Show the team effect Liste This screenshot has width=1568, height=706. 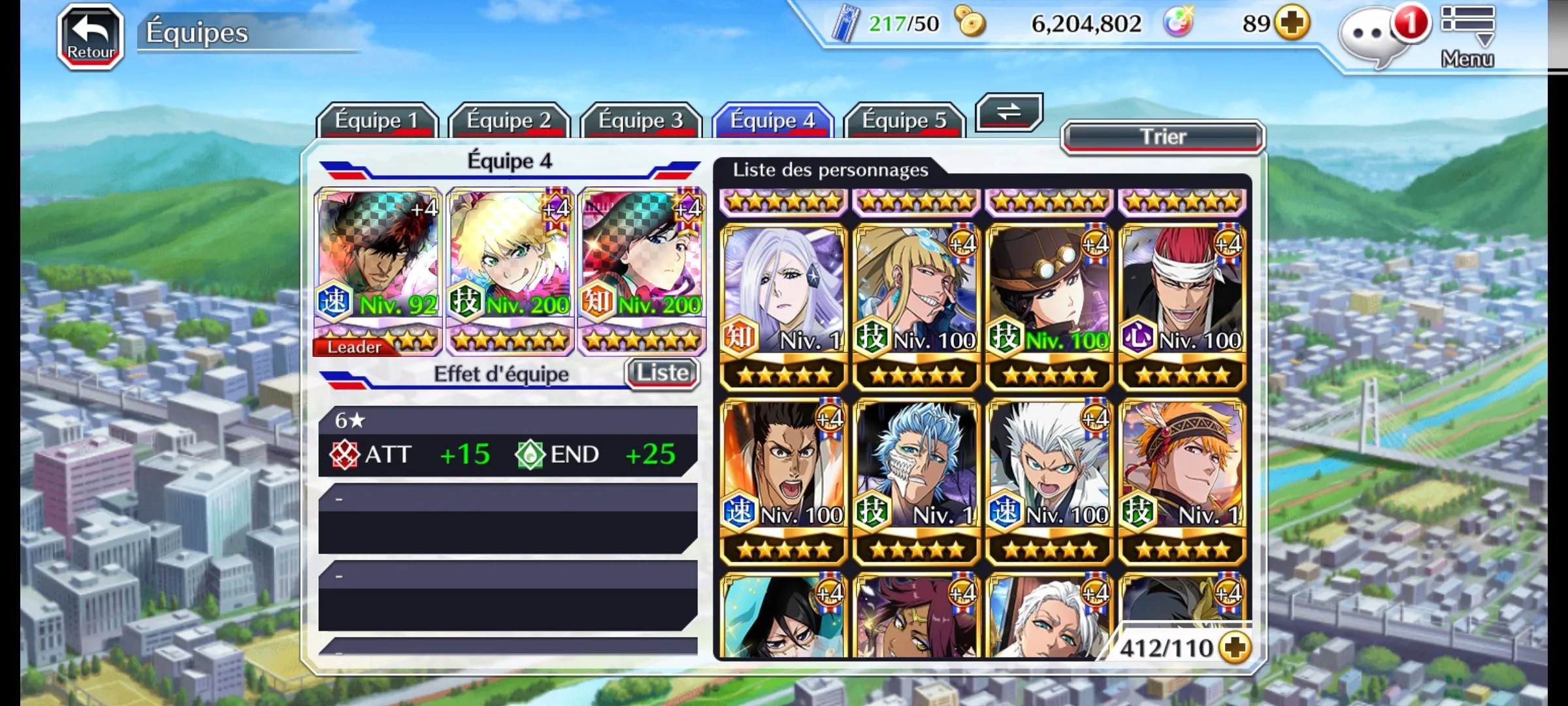coord(662,373)
